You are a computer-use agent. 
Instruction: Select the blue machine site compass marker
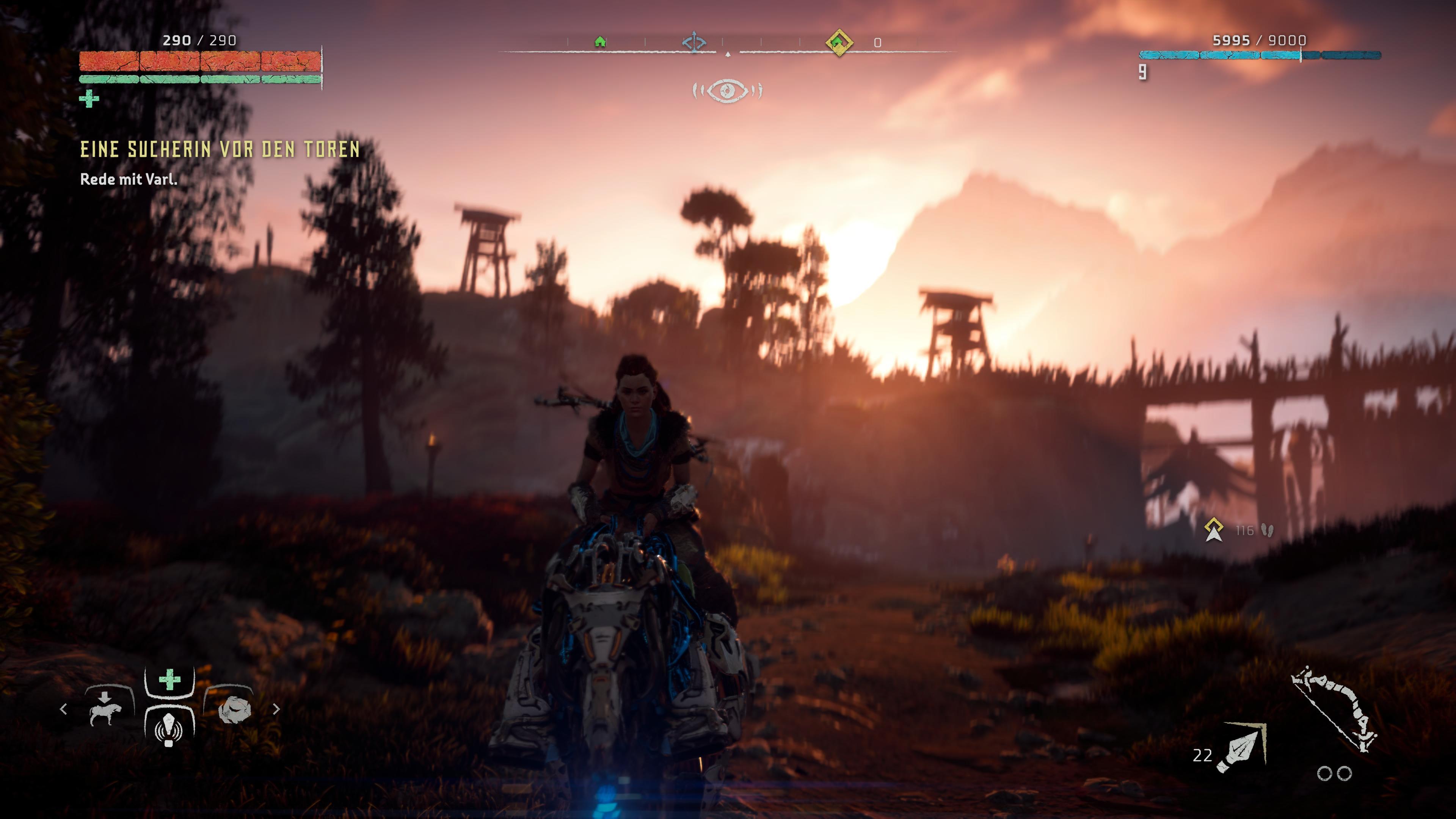tap(693, 42)
